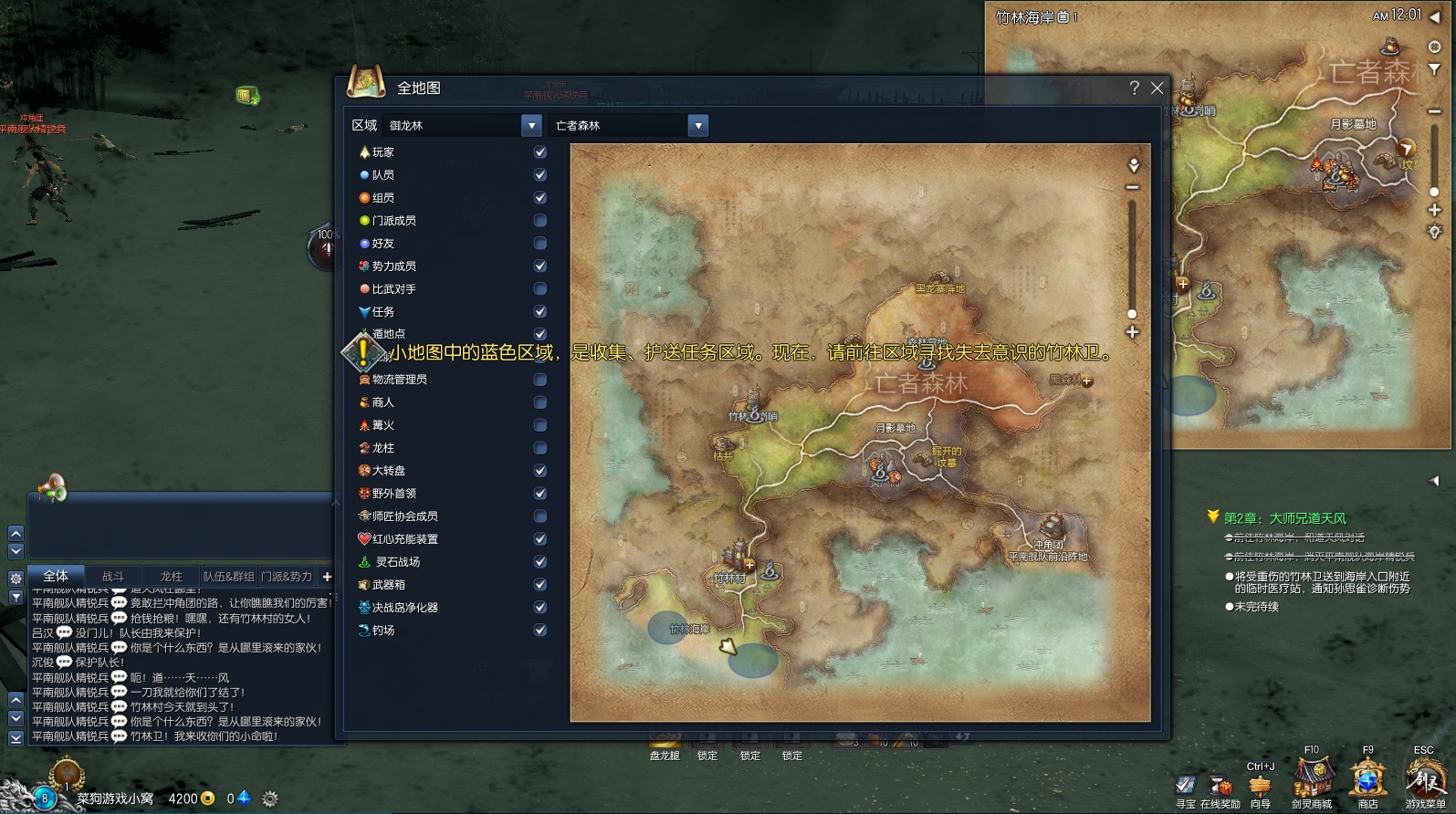Toggle the 野外首领 filter checkbox
Screen dimensions: 1456x814
click(540, 494)
